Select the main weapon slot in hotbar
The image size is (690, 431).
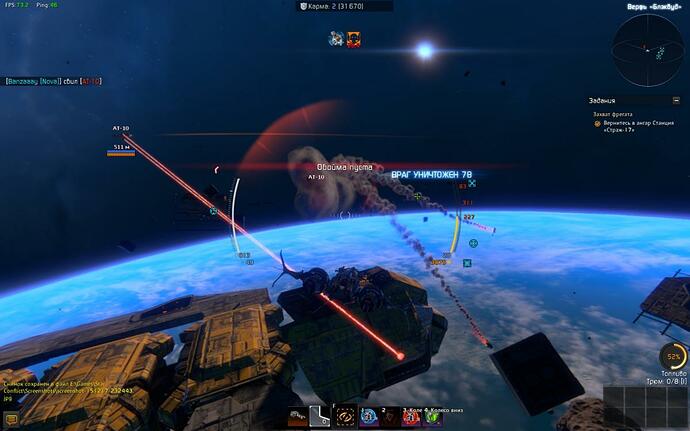pos(298,416)
